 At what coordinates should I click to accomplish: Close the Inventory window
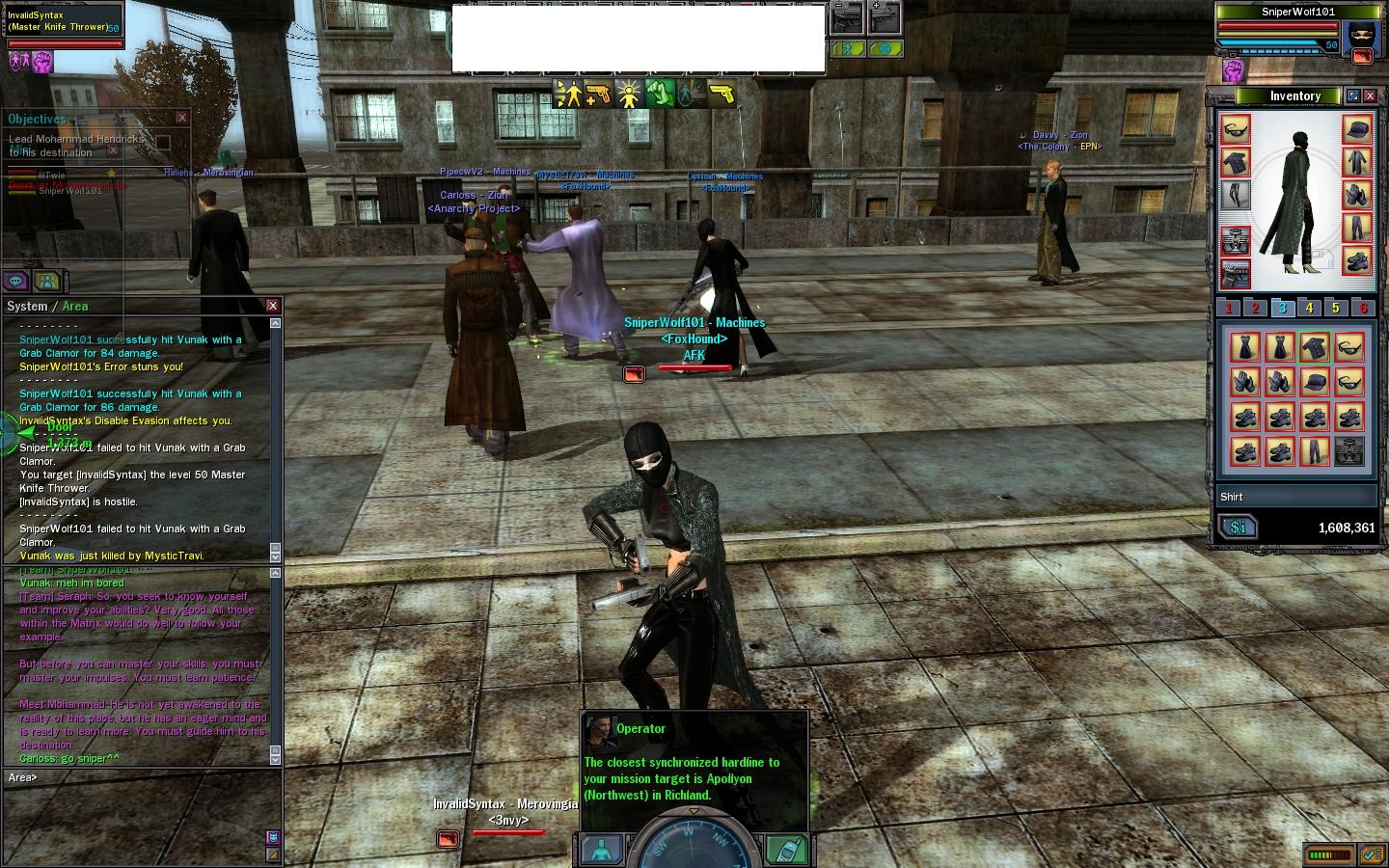(1370, 96)
